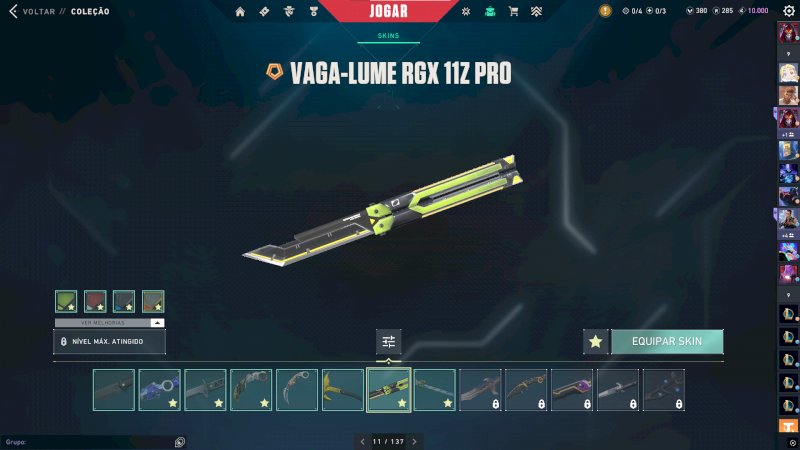Select the red color variant swatch
The width and height of the screenshot is (800, 450).
[x=95, y=301]
